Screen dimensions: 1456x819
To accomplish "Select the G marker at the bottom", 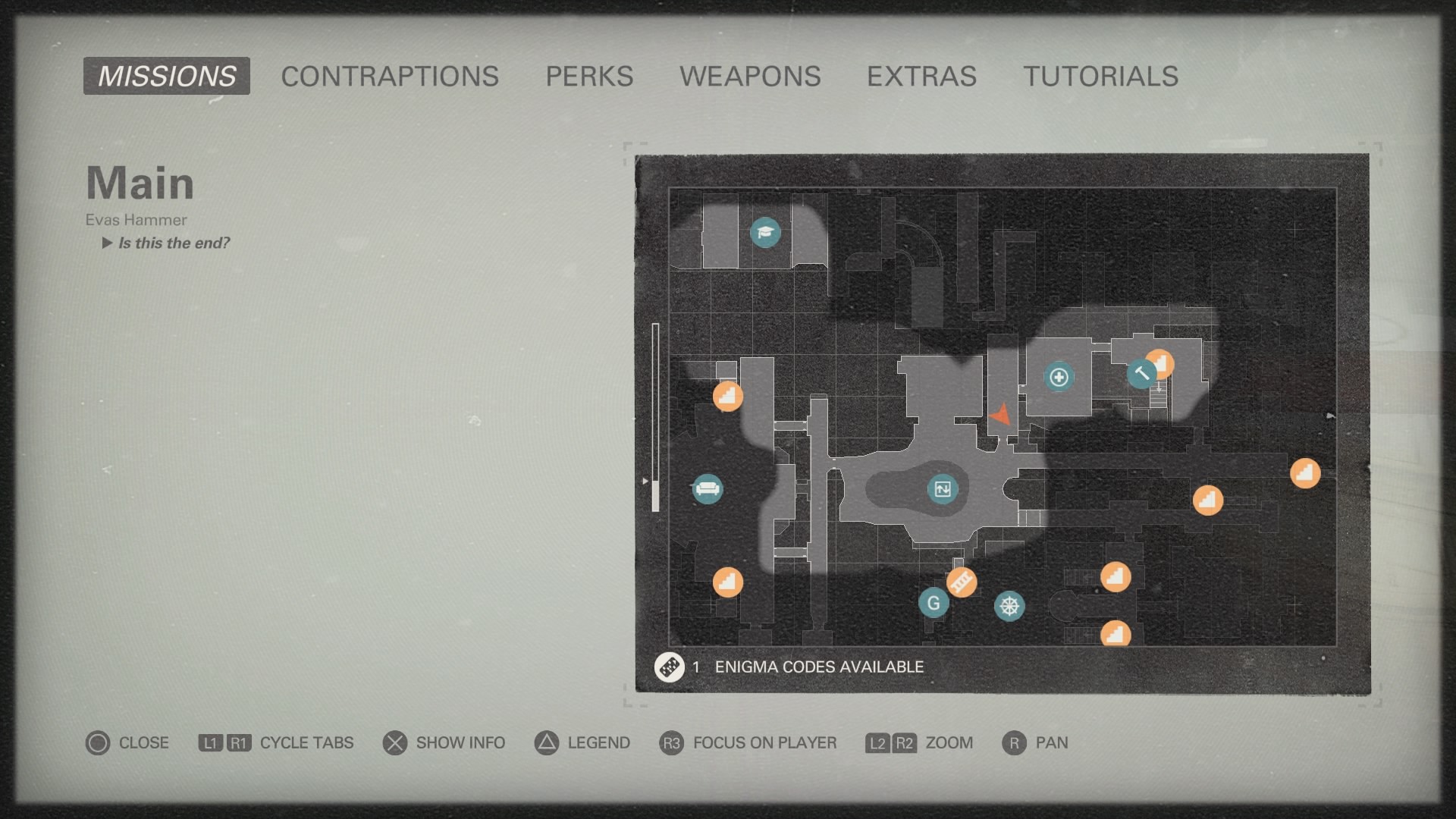I will coord(934,602).
